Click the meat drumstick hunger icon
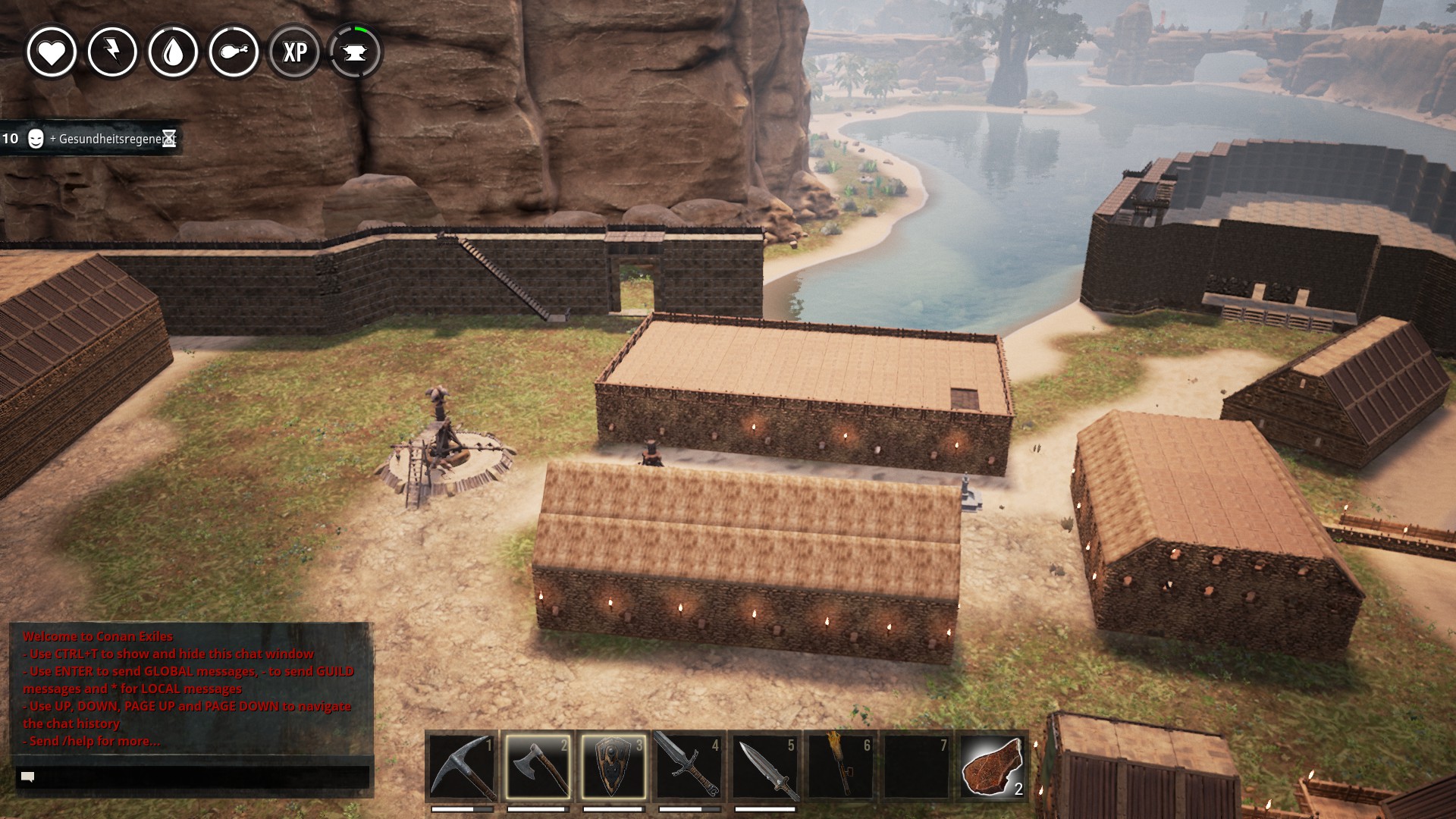 234,52
